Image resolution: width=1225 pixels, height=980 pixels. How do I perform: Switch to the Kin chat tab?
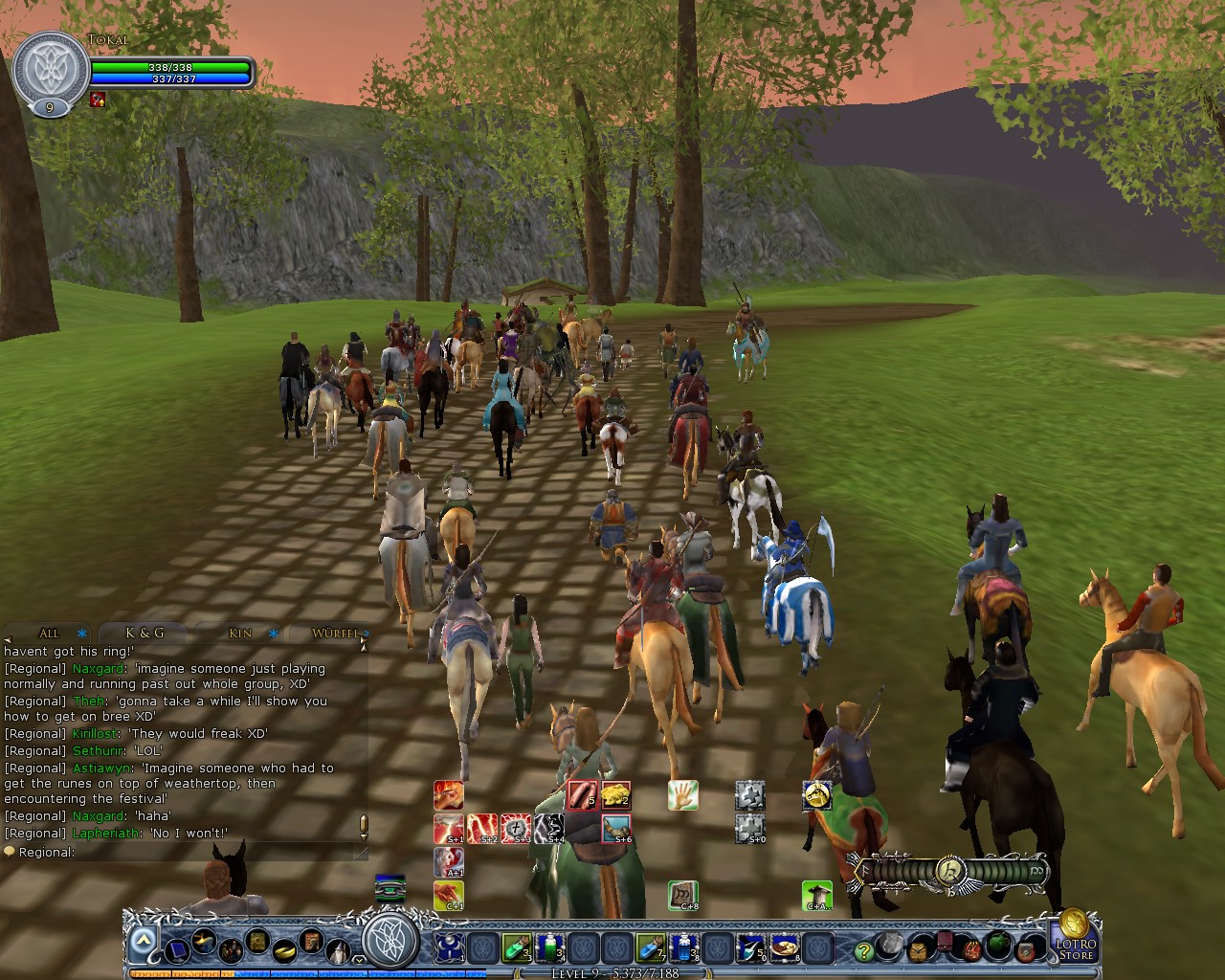tap(239, 633)
